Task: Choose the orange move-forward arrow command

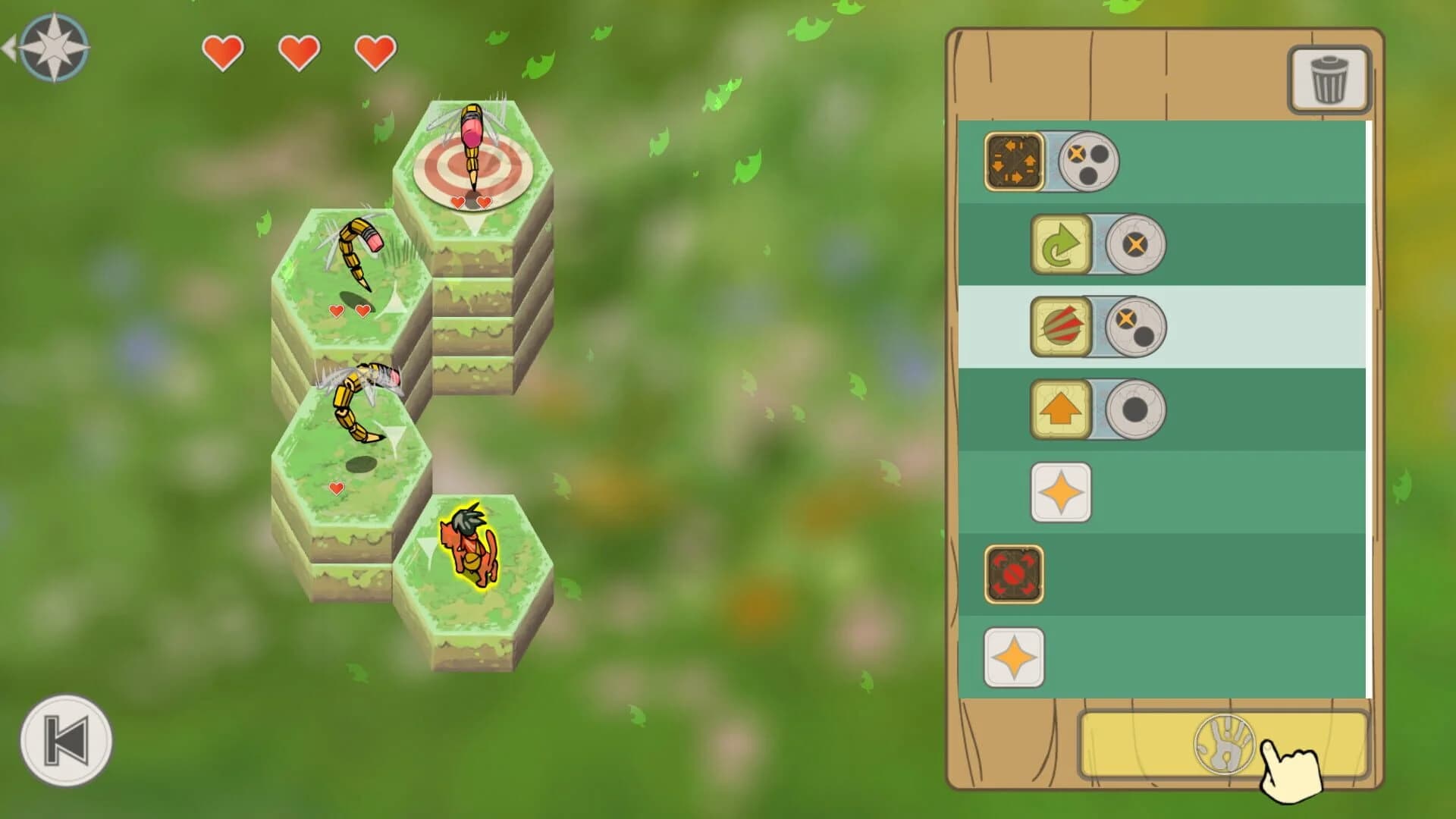Action: pos(1061,410)
